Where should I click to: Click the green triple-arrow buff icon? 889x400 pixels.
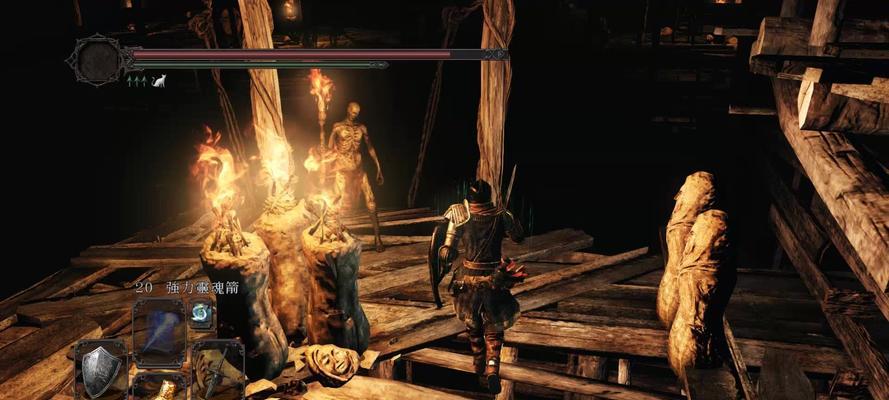tap(136, 81)
